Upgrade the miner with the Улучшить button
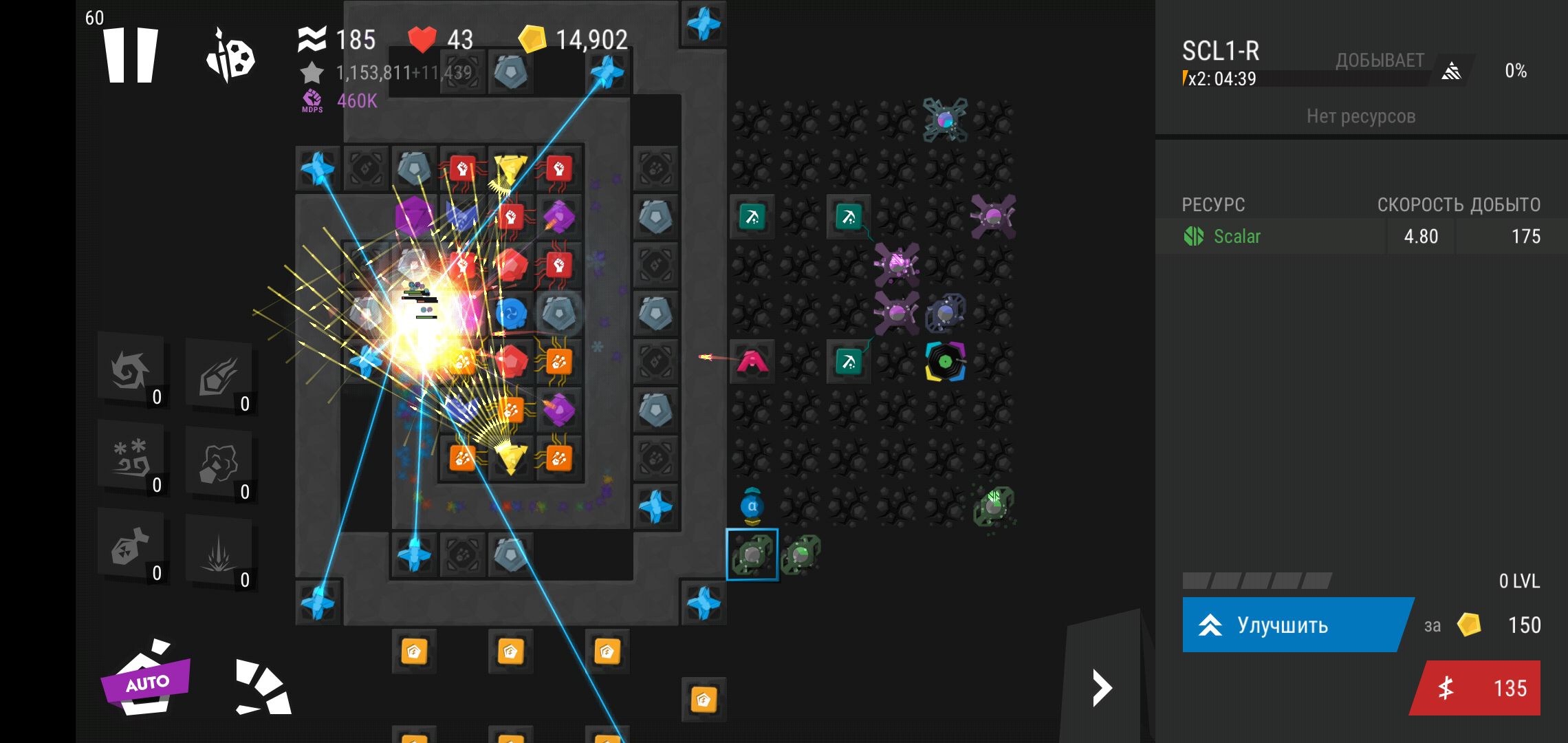The image size is (1568, 743). (x=1292, y=625)
